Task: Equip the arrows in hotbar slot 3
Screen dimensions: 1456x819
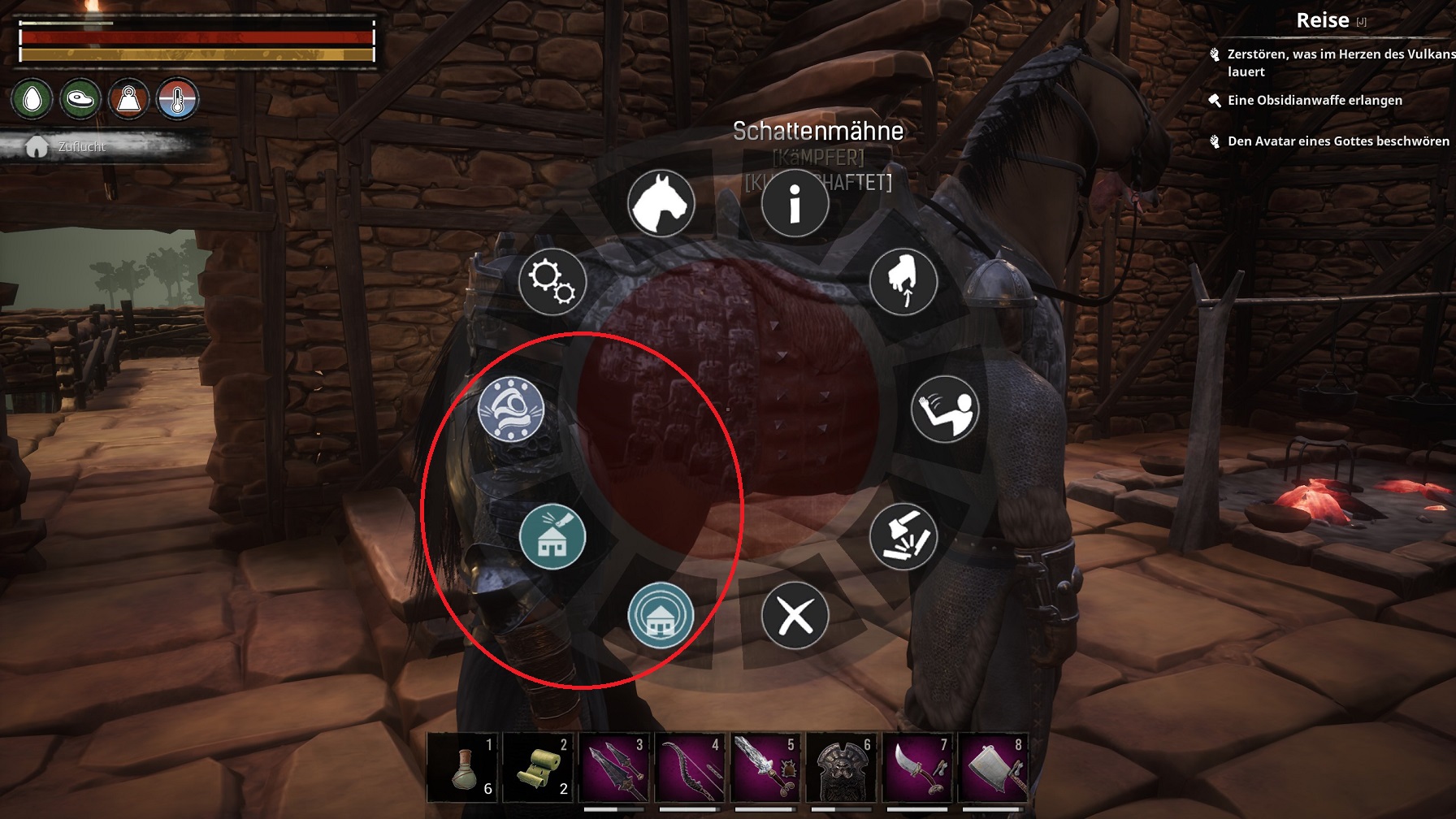Action: 613,768
